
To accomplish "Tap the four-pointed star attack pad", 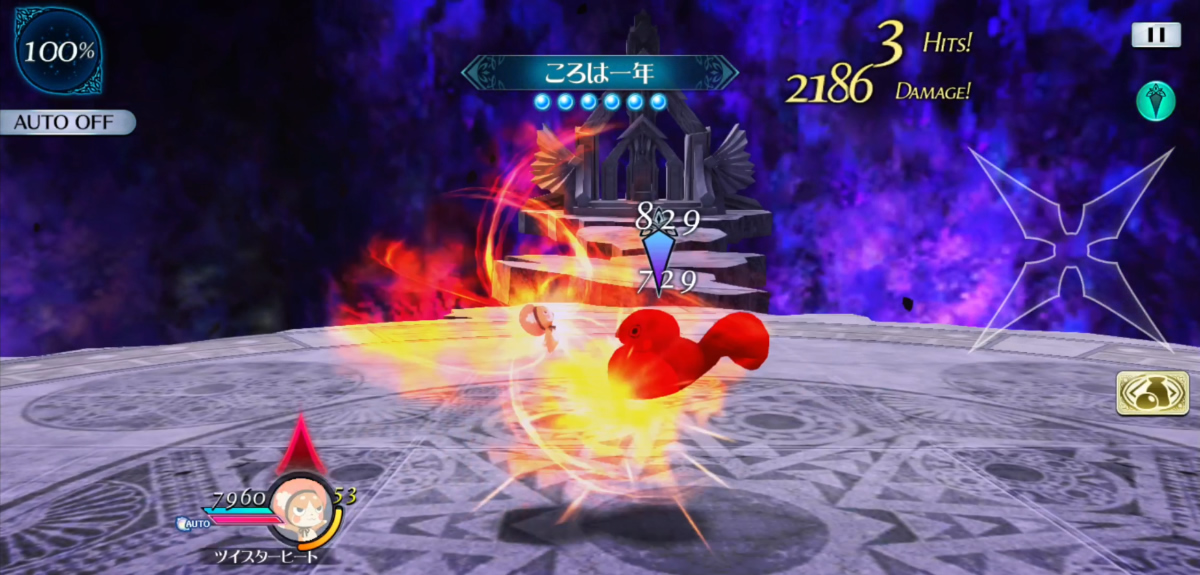I will point(1070,251).
